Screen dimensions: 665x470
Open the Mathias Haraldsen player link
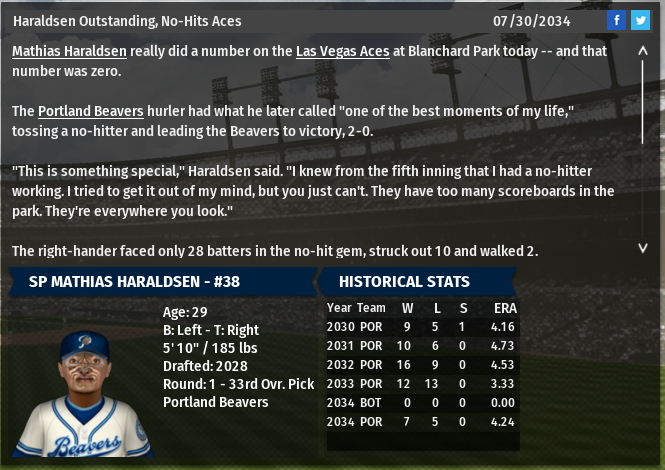click(69, 51)
